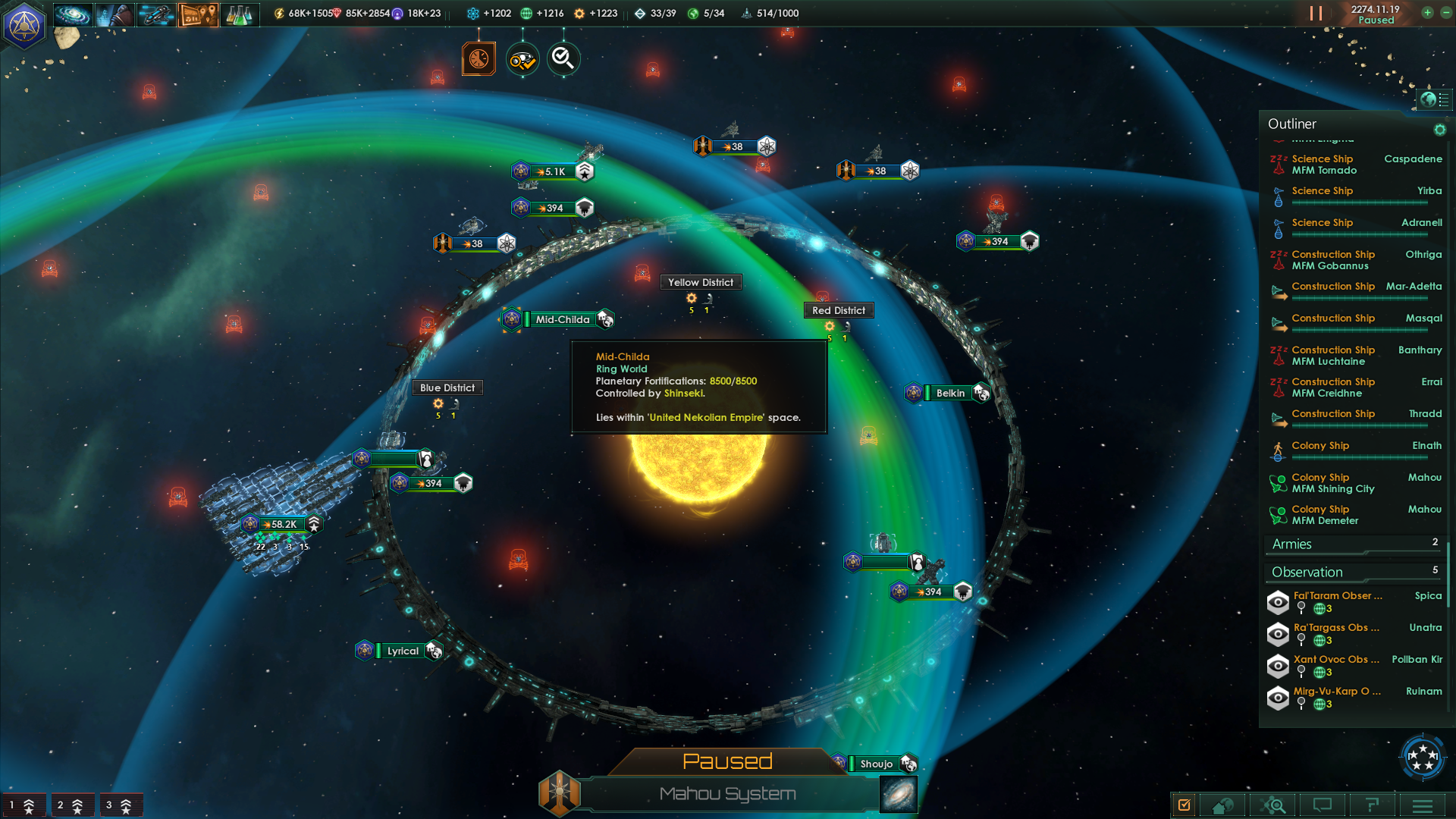
Task: Increase game speed with the plus button
Action: tap(1427, 13)
